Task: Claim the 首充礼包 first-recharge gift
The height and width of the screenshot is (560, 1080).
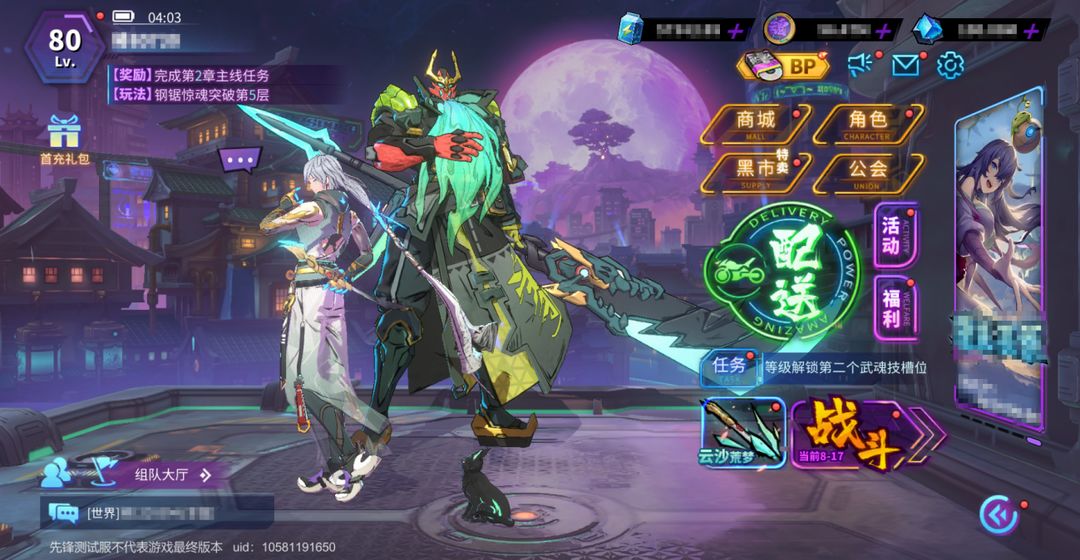Action: 64,140
